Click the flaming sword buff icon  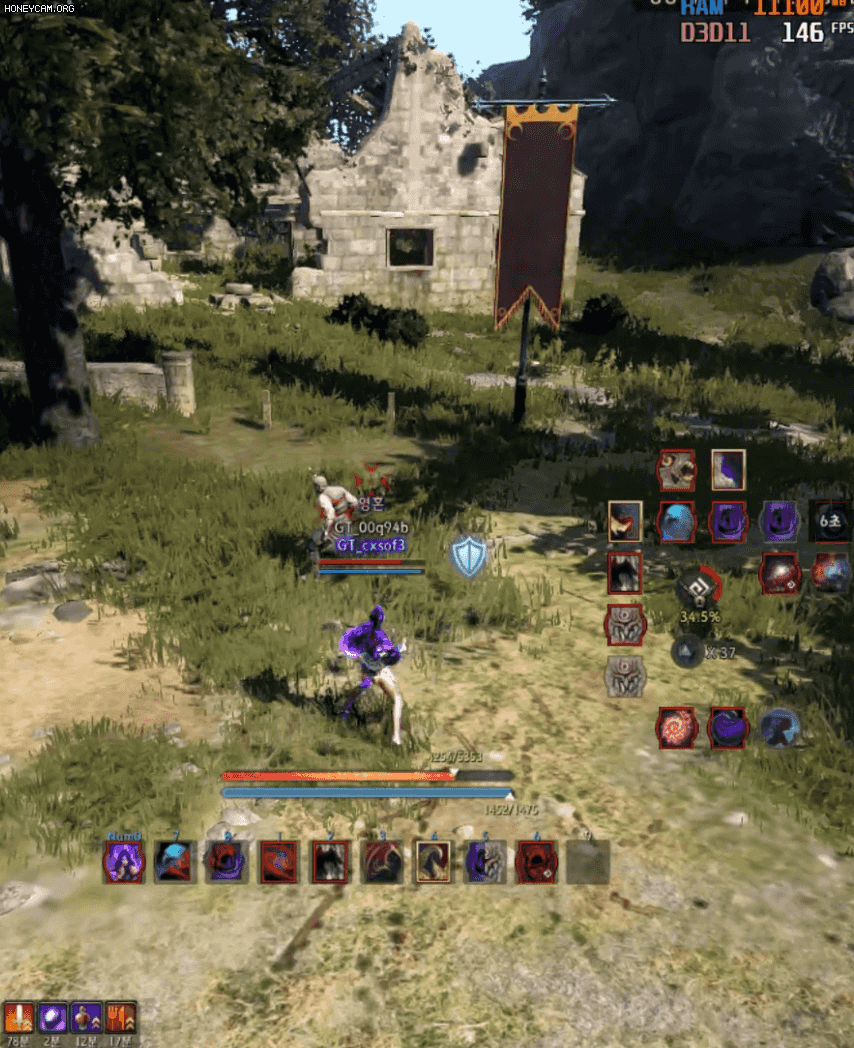coord(19,1018)
